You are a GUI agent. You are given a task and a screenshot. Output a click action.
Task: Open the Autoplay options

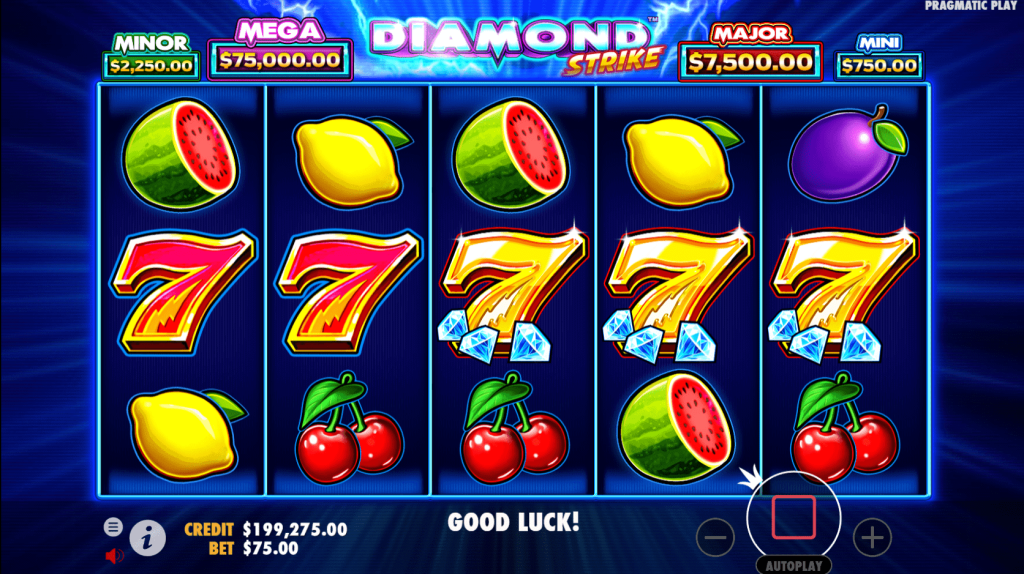(793, 565)
